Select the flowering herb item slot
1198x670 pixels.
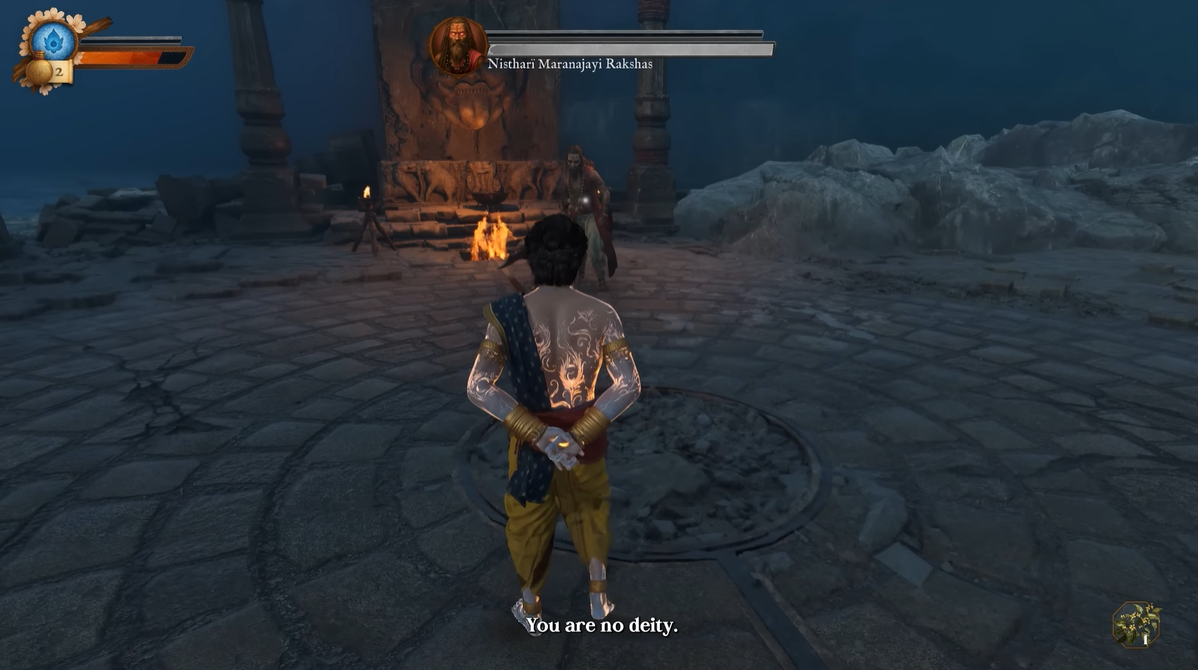coord(1136,625)
